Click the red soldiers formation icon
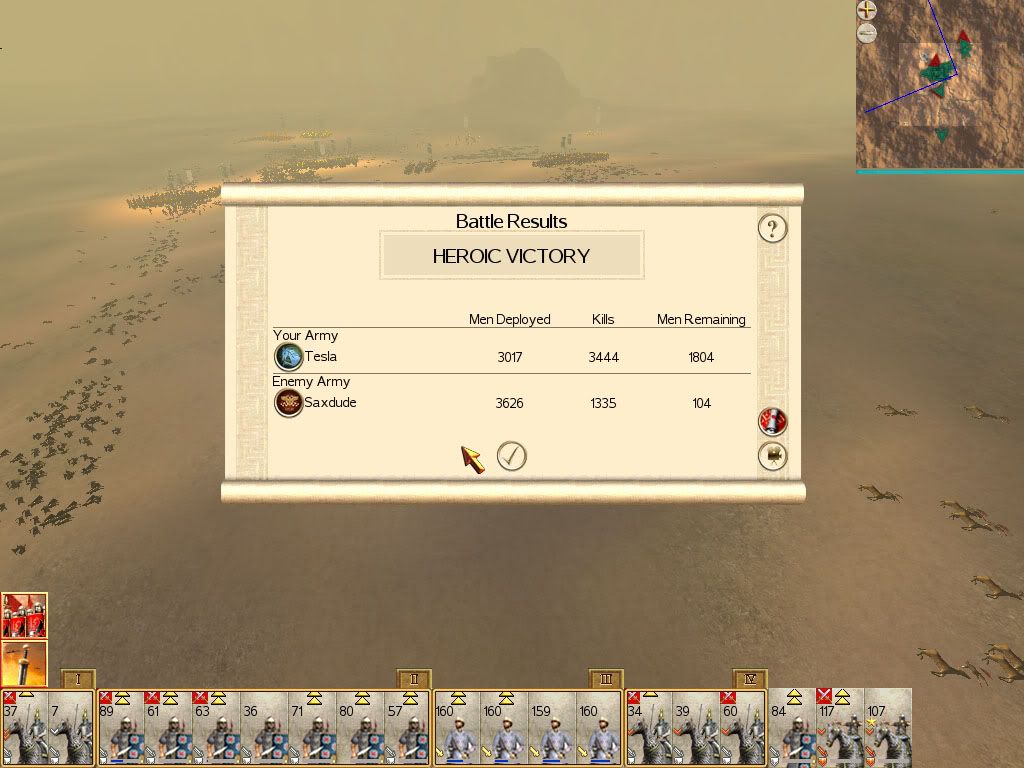Screen dimensions: 1024x768 coord(24,615)
